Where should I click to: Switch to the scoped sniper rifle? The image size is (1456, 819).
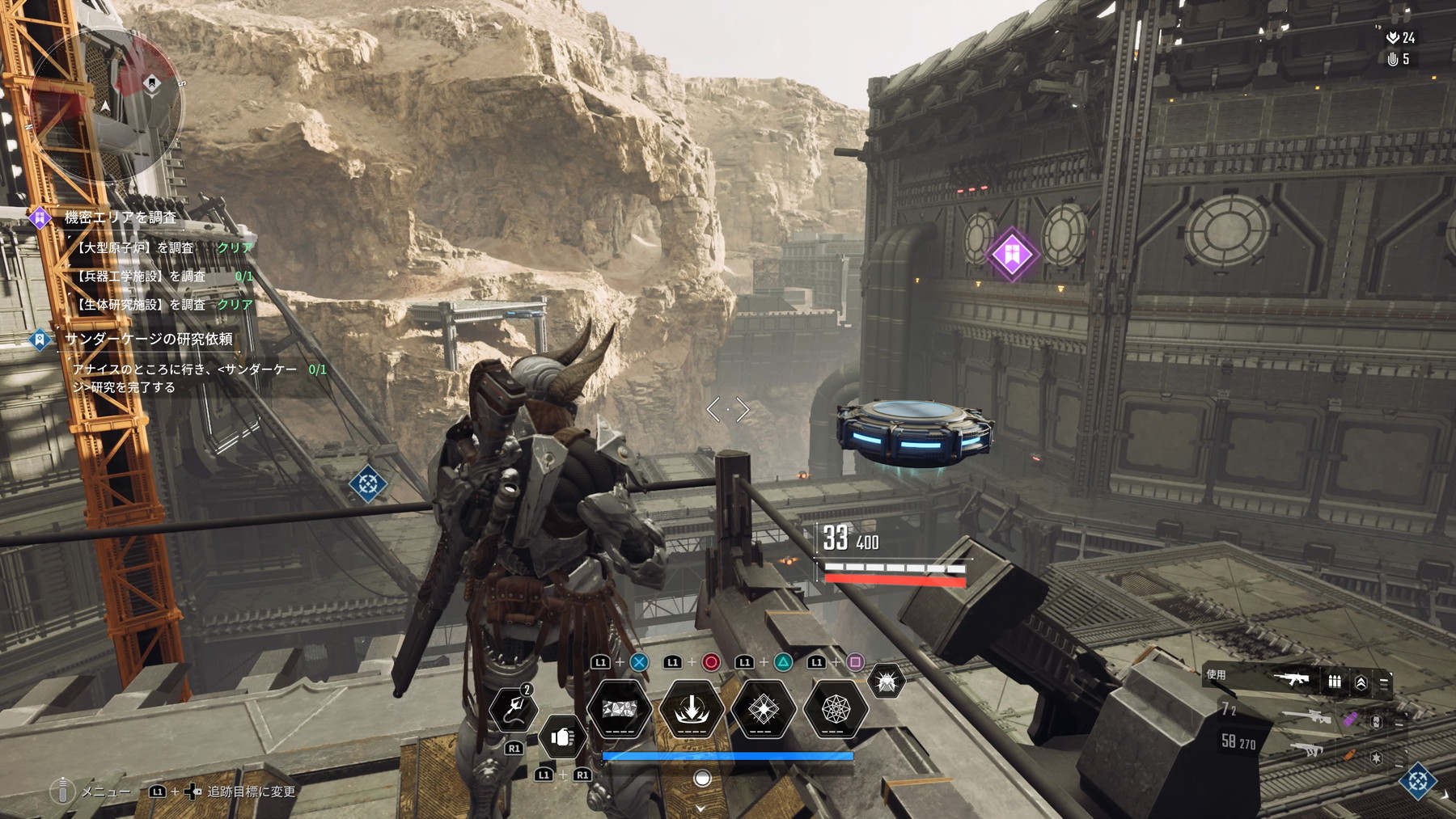pyautogui.click(x=1306, y=716)
